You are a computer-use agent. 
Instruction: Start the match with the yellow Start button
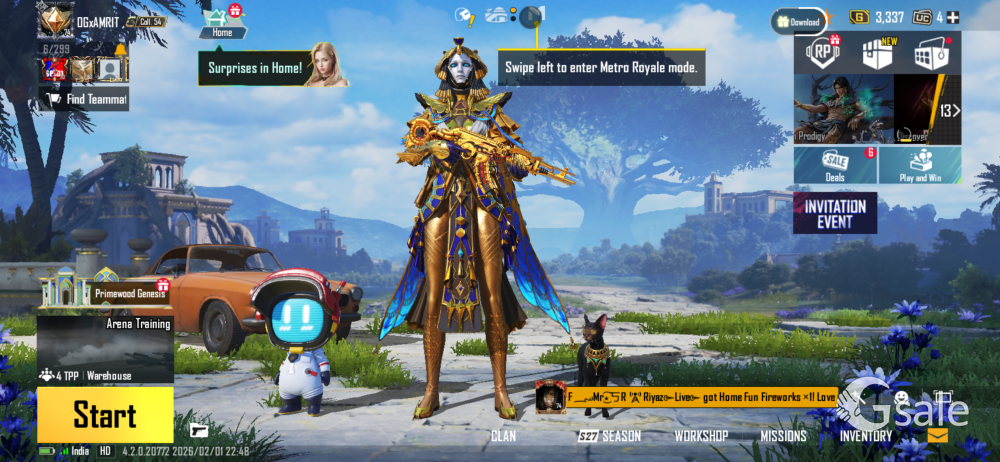(x=105, y=415)
